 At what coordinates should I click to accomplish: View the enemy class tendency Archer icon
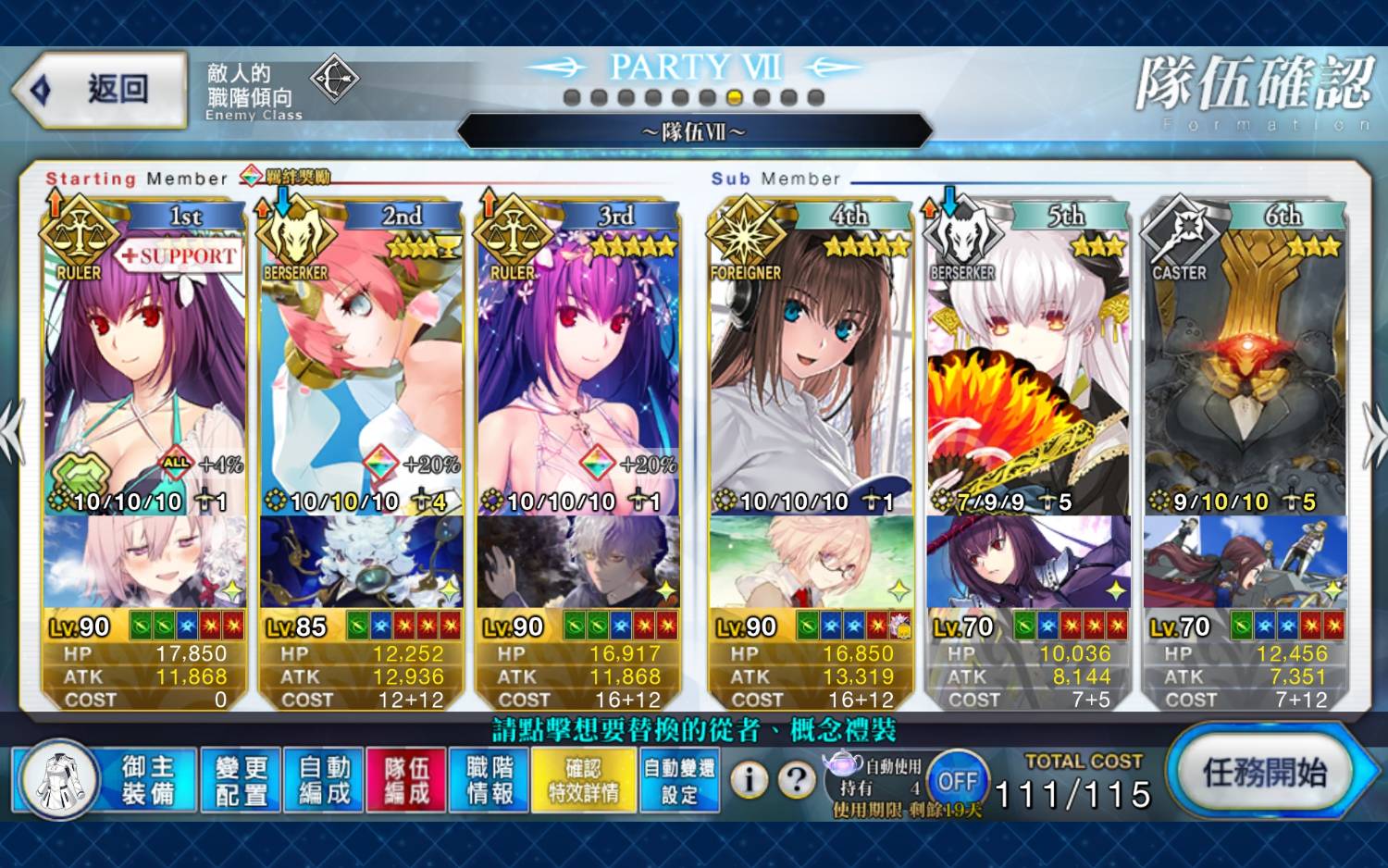(334, 80)
